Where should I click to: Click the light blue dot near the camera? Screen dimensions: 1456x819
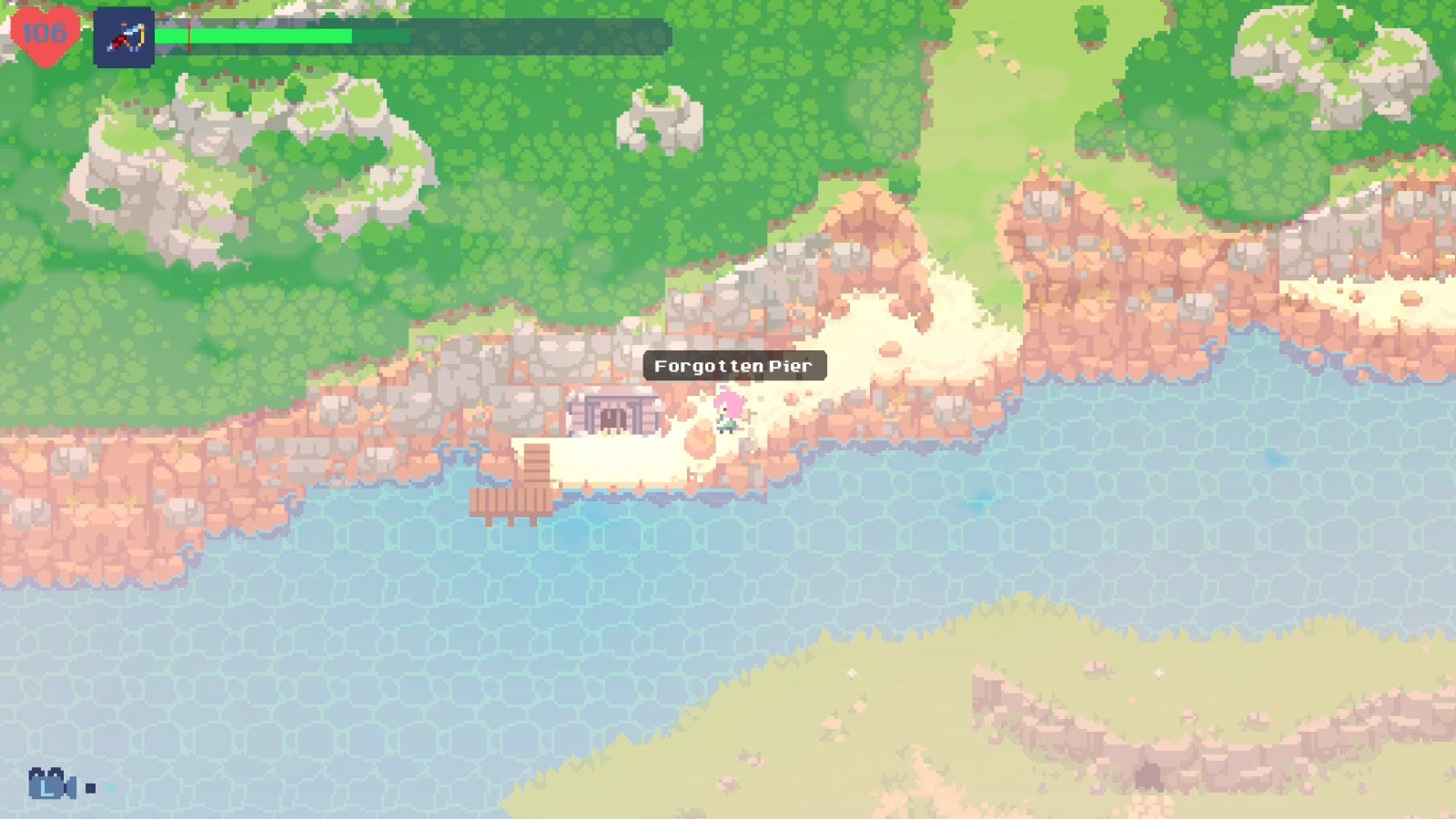[x=111, y=788]
